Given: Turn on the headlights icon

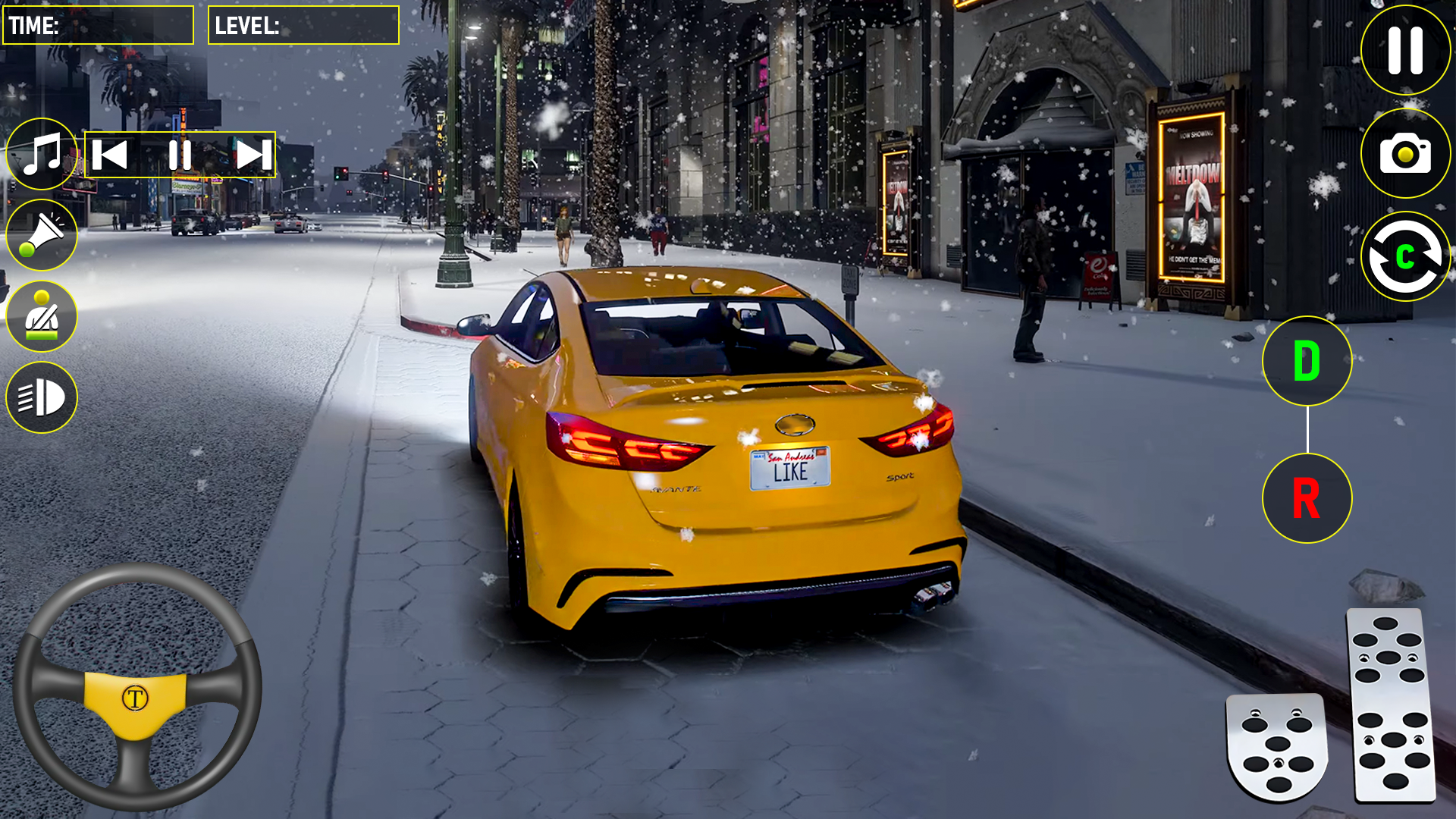Looking at the screenshot, I should point(42,397).
